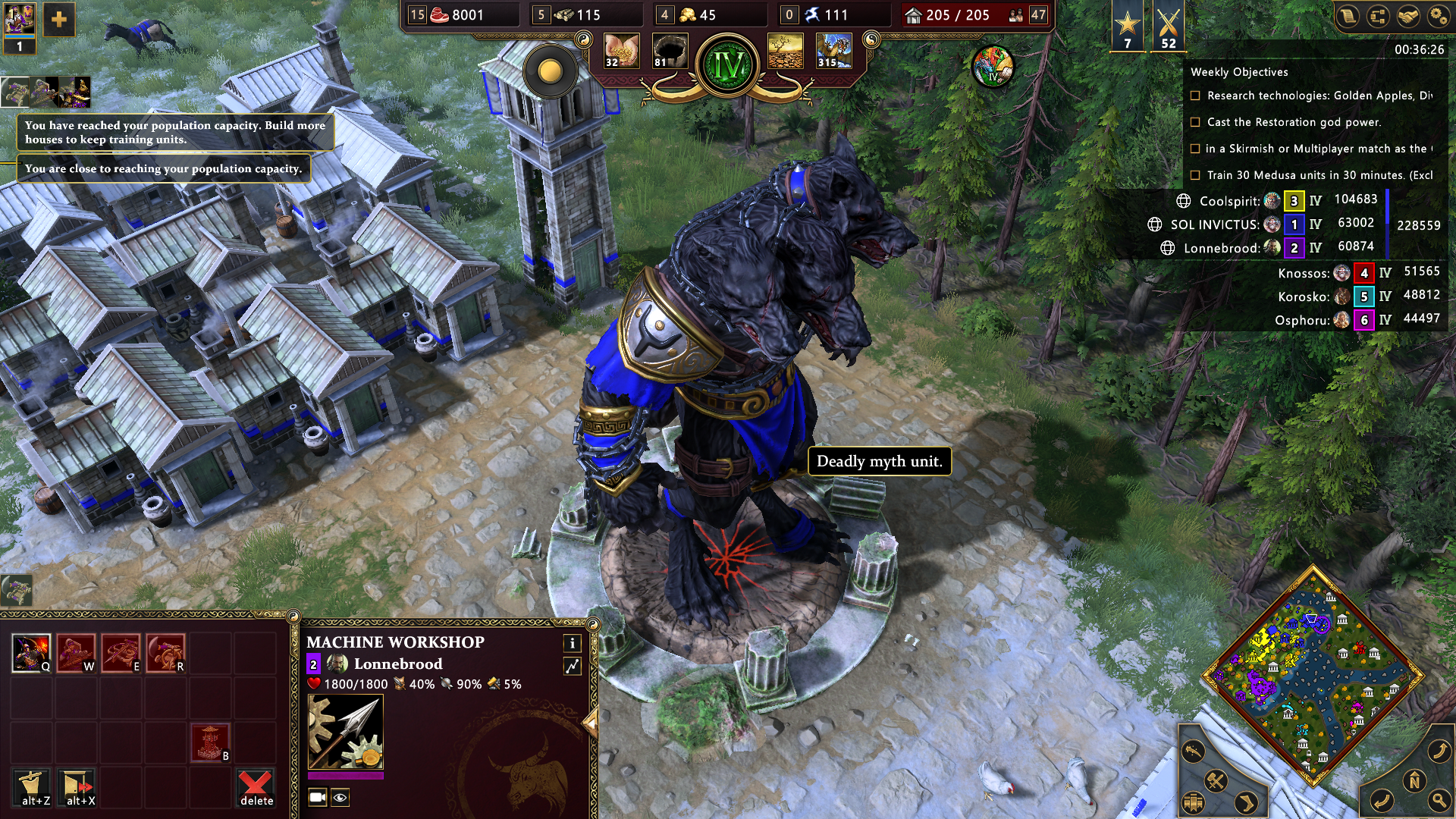
Task: Toggle the crossed hammers minimap filter
Action: 1216,780
